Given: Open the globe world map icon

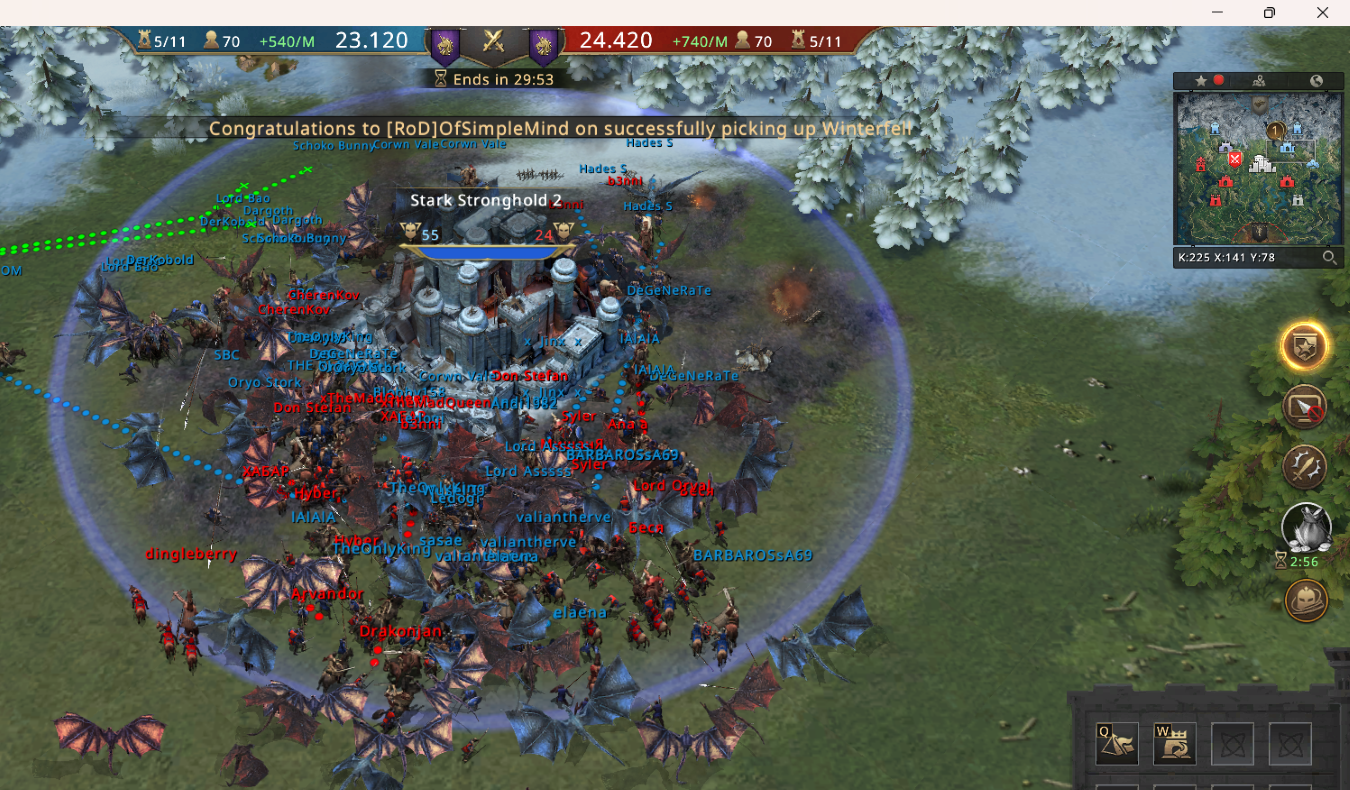Looking at the screenshot, I should (x=1316, y=81).
